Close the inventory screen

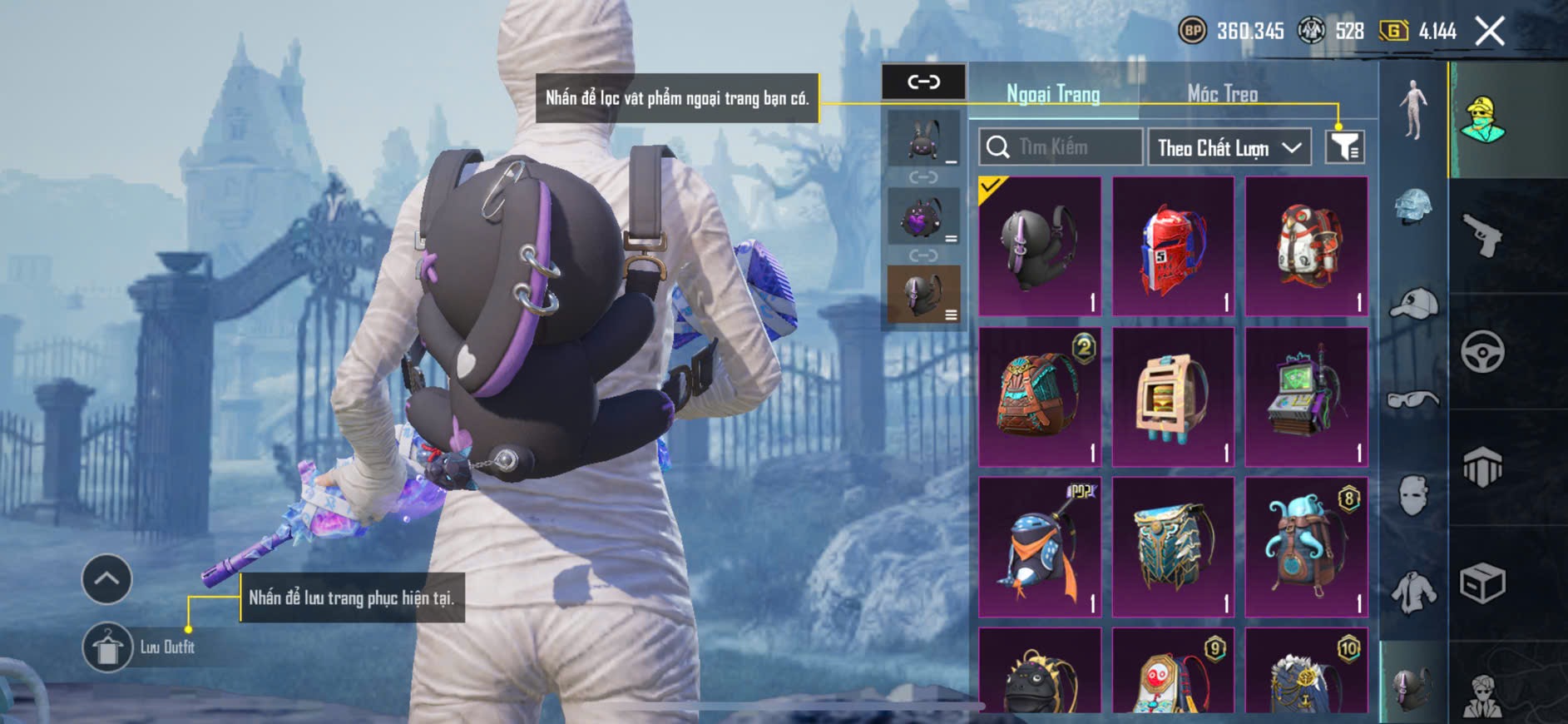1489,32
